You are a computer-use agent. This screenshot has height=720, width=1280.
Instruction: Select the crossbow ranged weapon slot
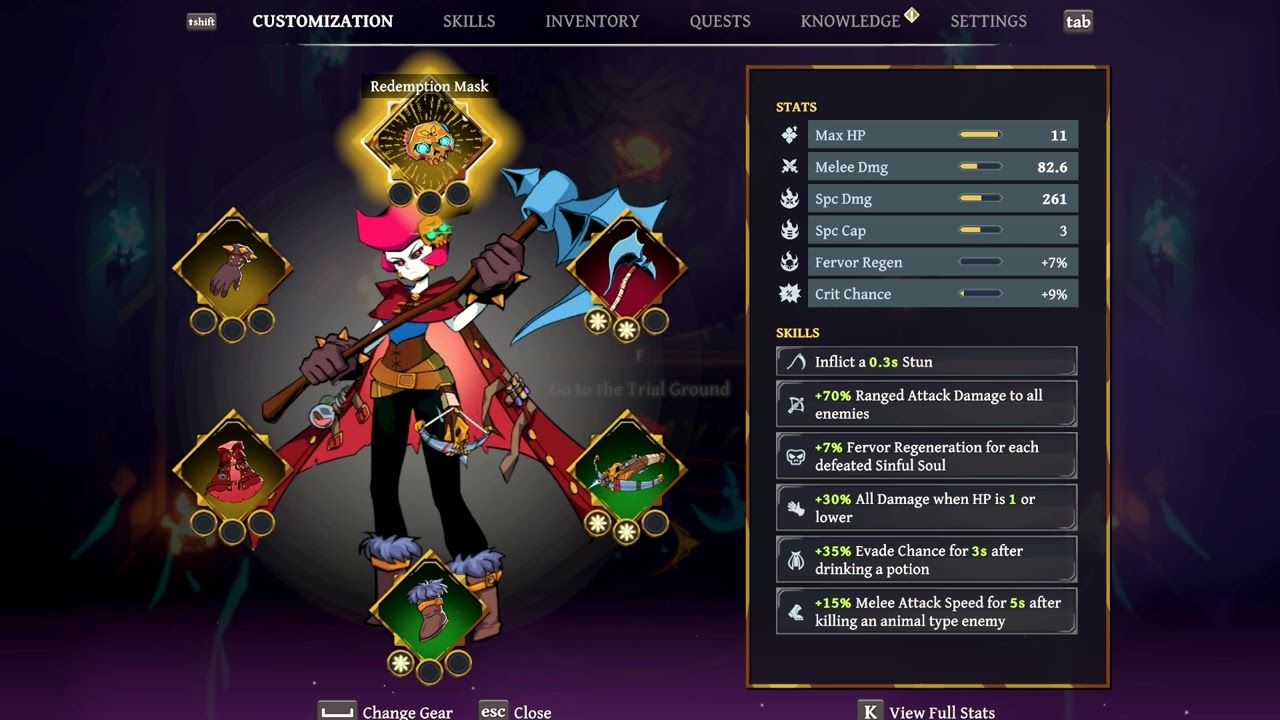pyautogui.click(x=626, y=471)
